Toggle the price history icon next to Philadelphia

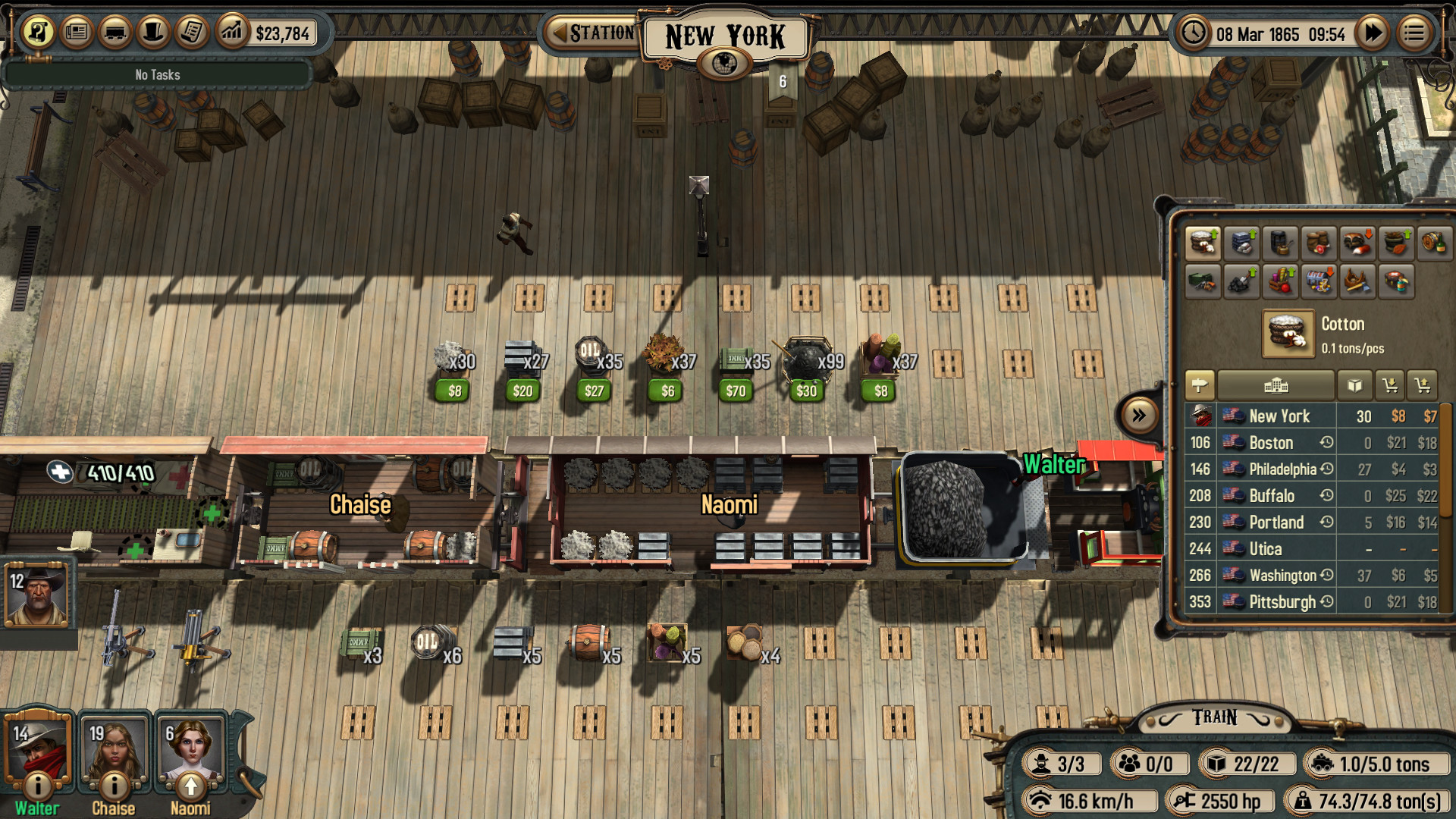[1326, 469]
